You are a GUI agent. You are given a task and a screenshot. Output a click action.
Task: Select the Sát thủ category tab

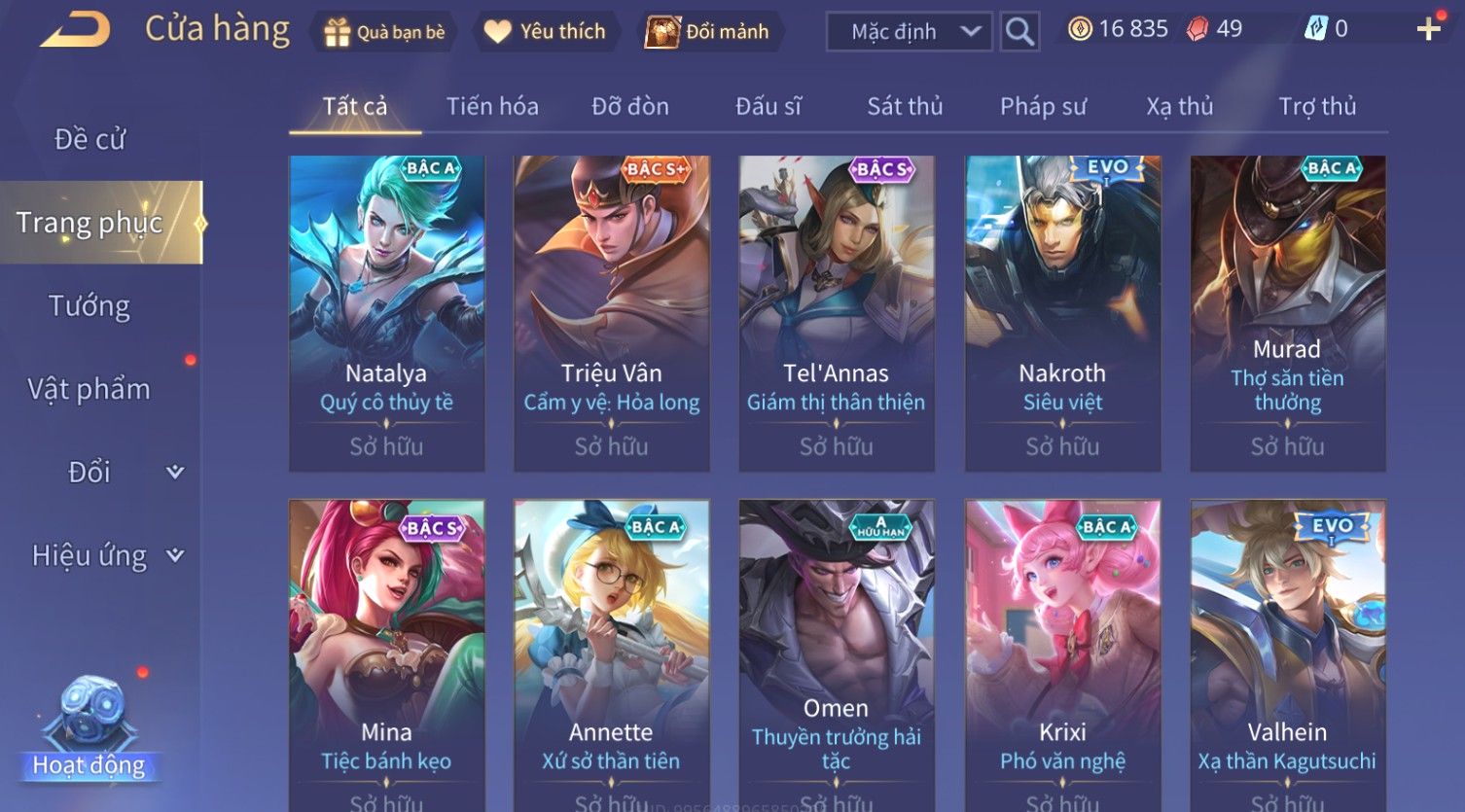pos(905,106)
